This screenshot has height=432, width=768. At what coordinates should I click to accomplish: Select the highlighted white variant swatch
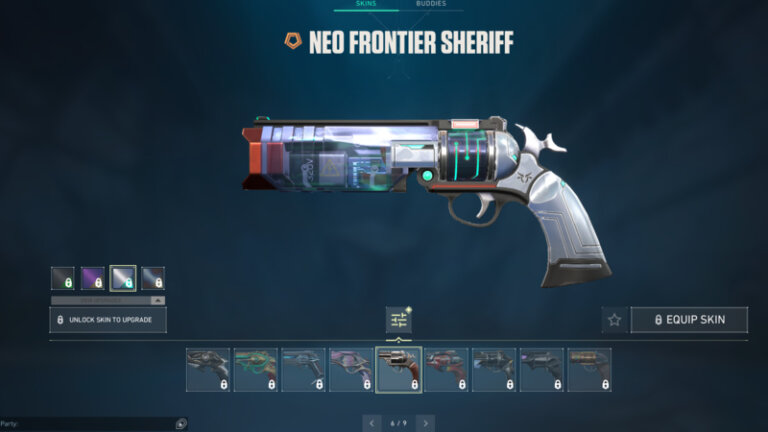point(123,278)
